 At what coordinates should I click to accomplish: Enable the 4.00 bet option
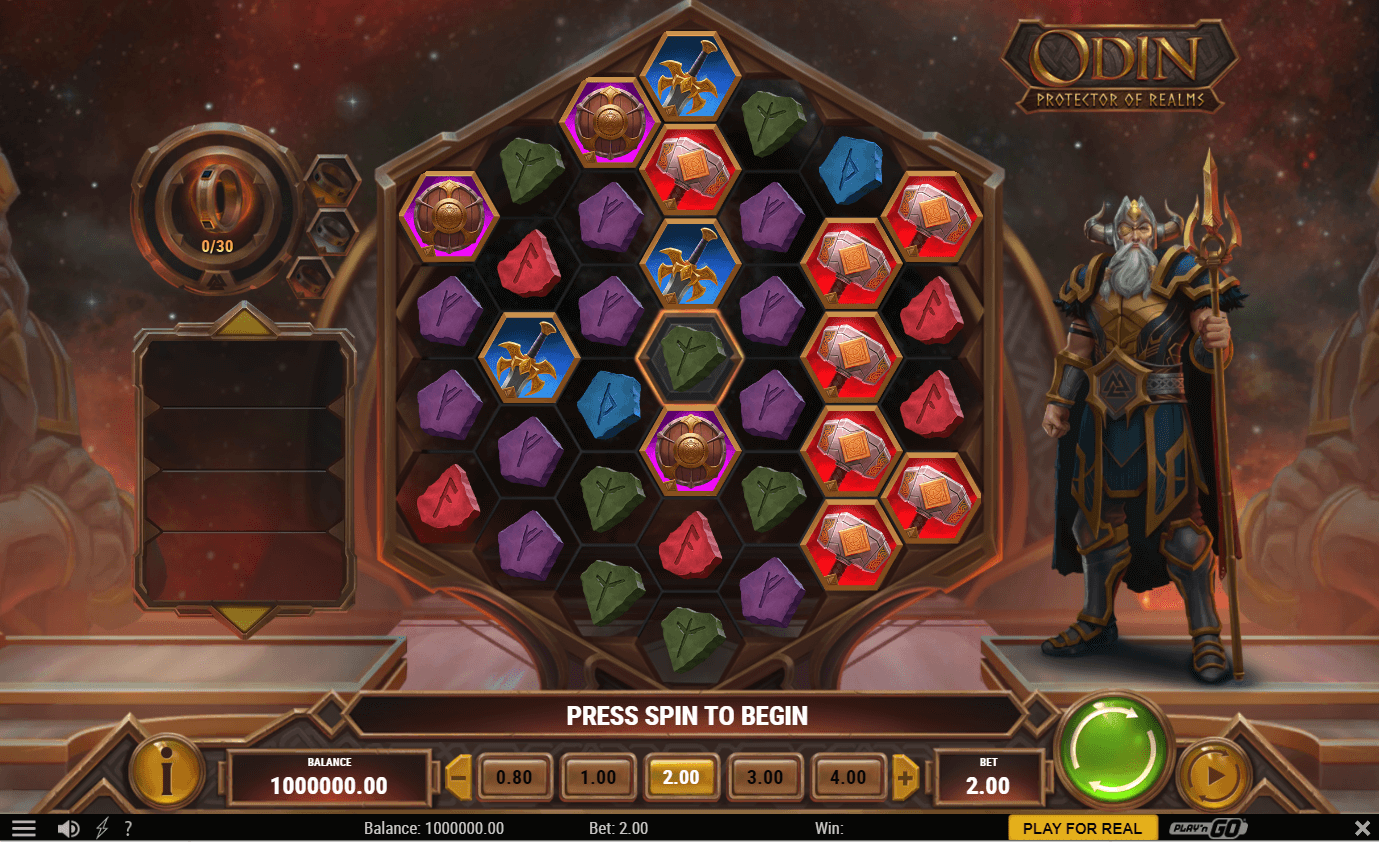pyautogui.click(x=848, y=777)
